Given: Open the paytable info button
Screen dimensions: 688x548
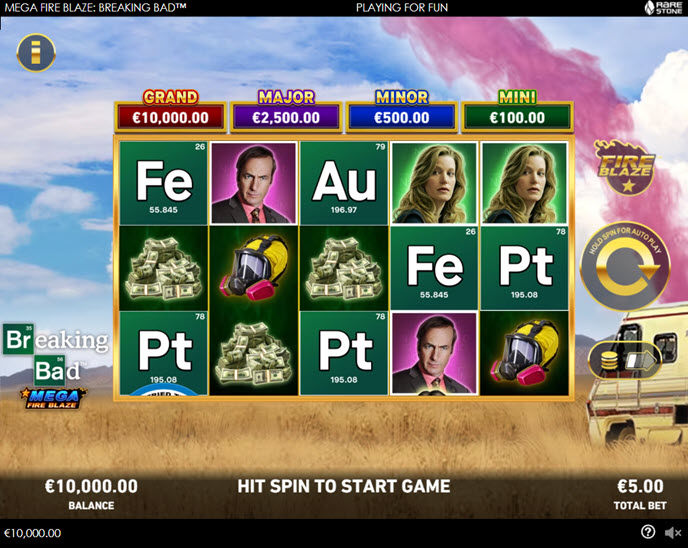Looking at the screenshot, I should [36, 52].
